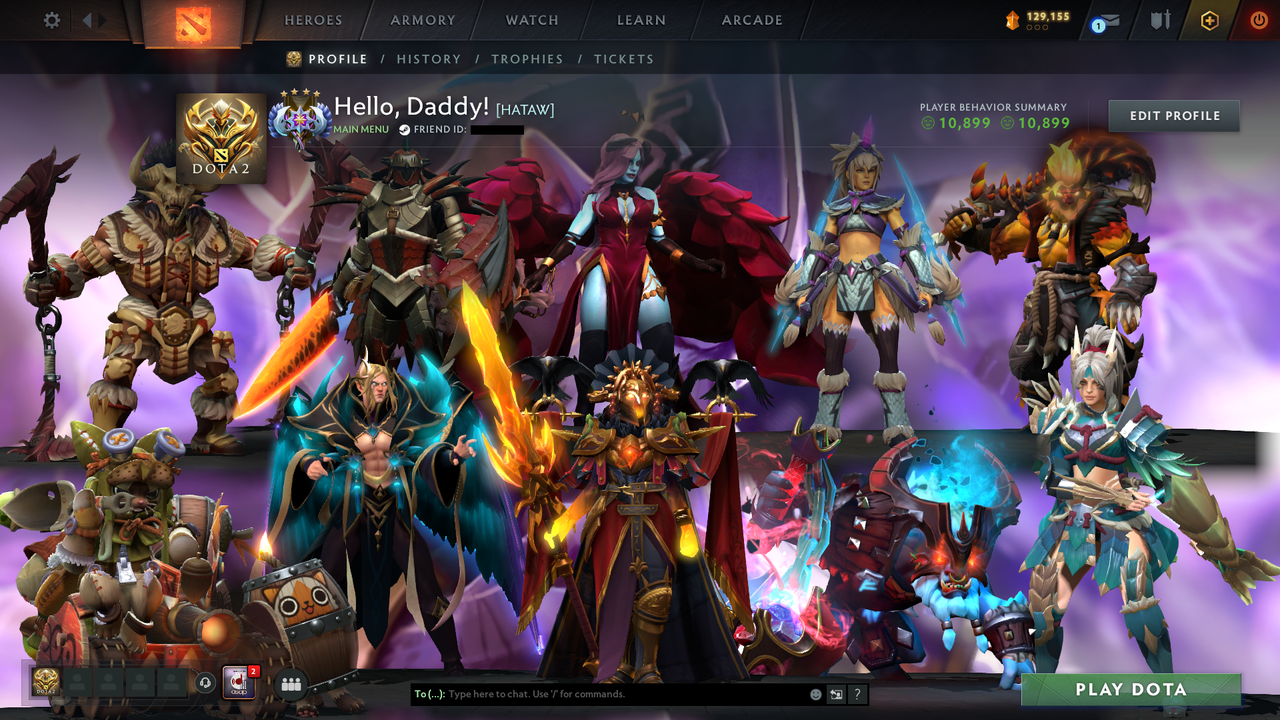
Task: Open the ARCADE menu
Action: click(751, 19)
